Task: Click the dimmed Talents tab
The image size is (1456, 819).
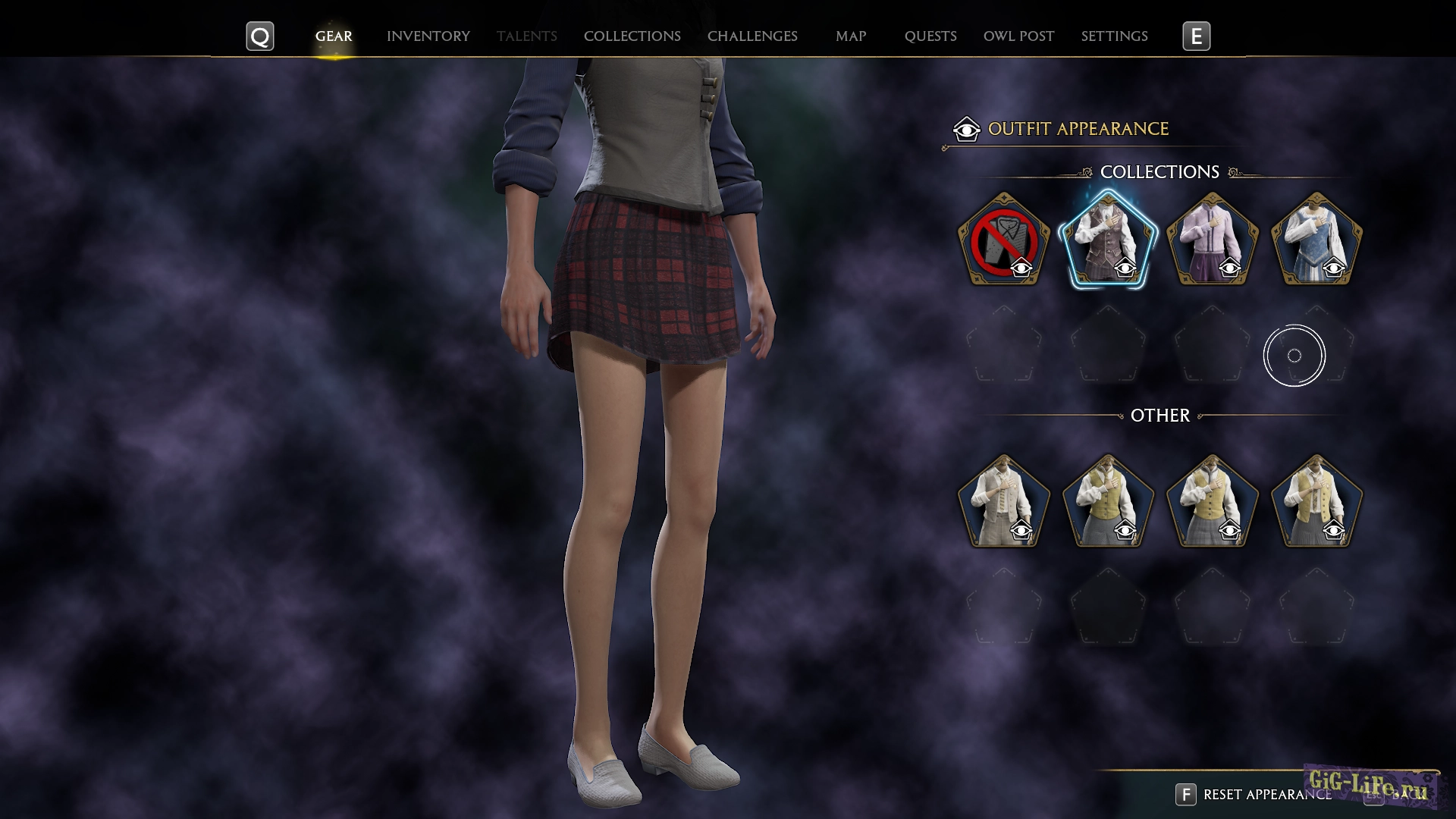Action: pos(526,36)
